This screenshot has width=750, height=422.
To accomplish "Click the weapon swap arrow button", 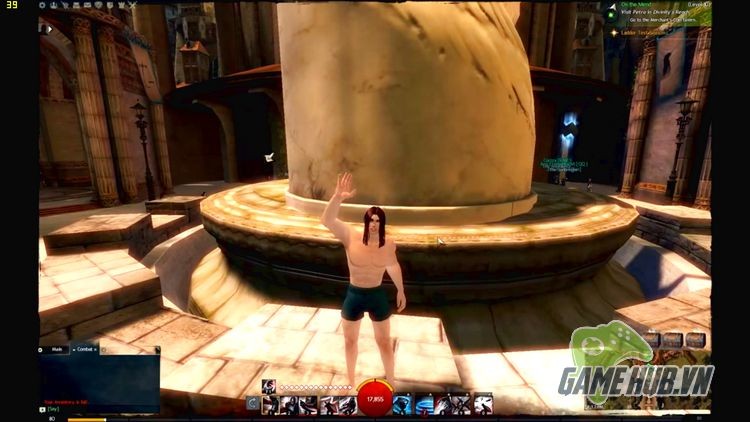I will click(253, 404).
